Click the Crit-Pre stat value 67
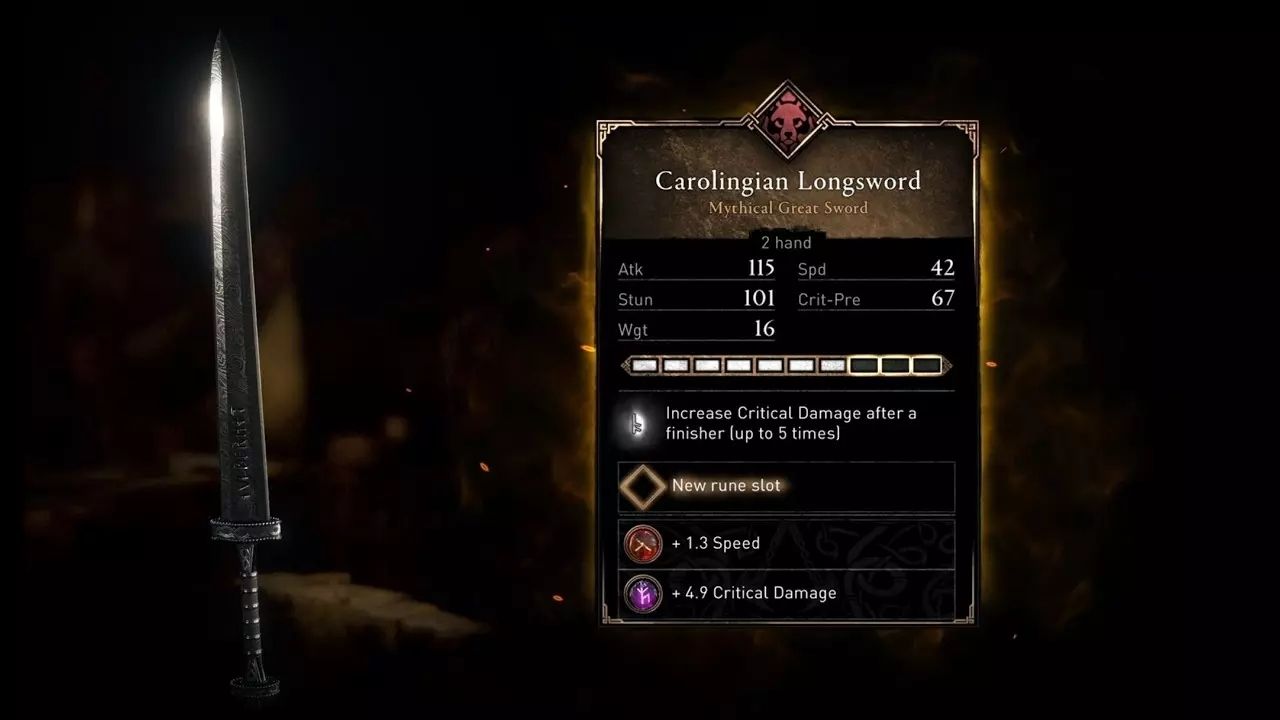 click(x=944, y=298)
